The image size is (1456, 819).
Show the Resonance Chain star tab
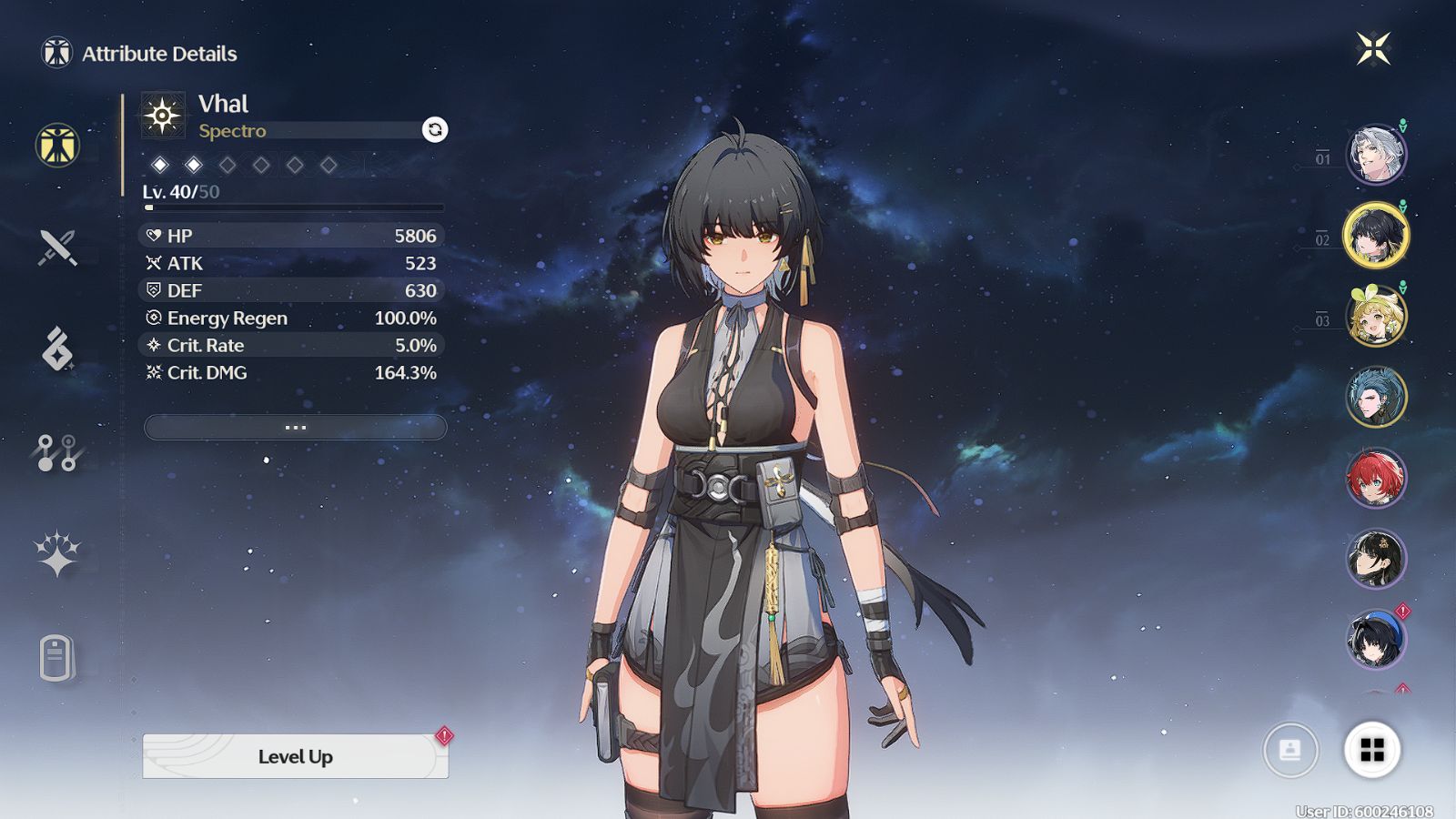(57, 553)
